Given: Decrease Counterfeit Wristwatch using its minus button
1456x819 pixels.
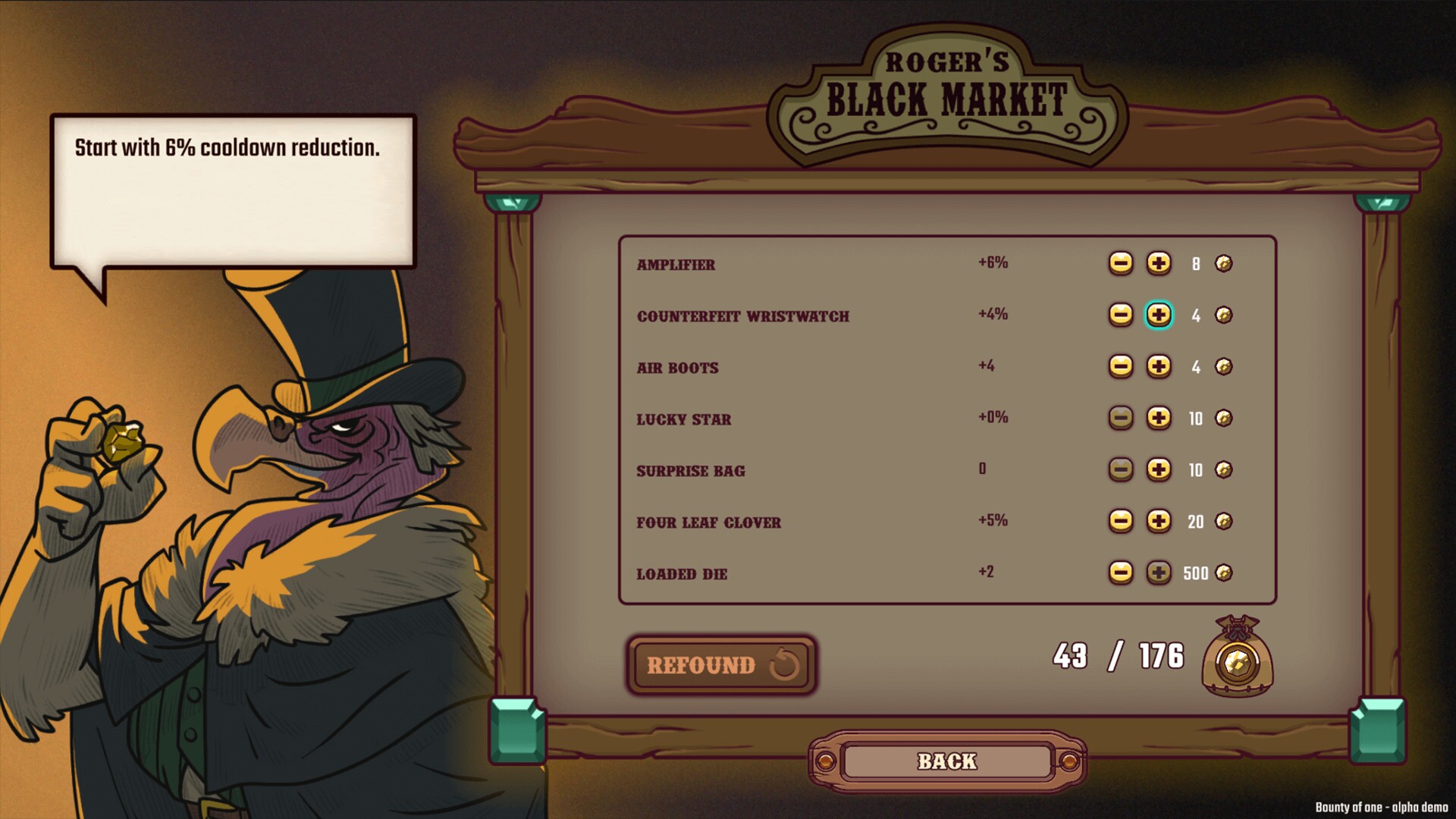Looking at the screenshot, I should (x=1122, y=315).
